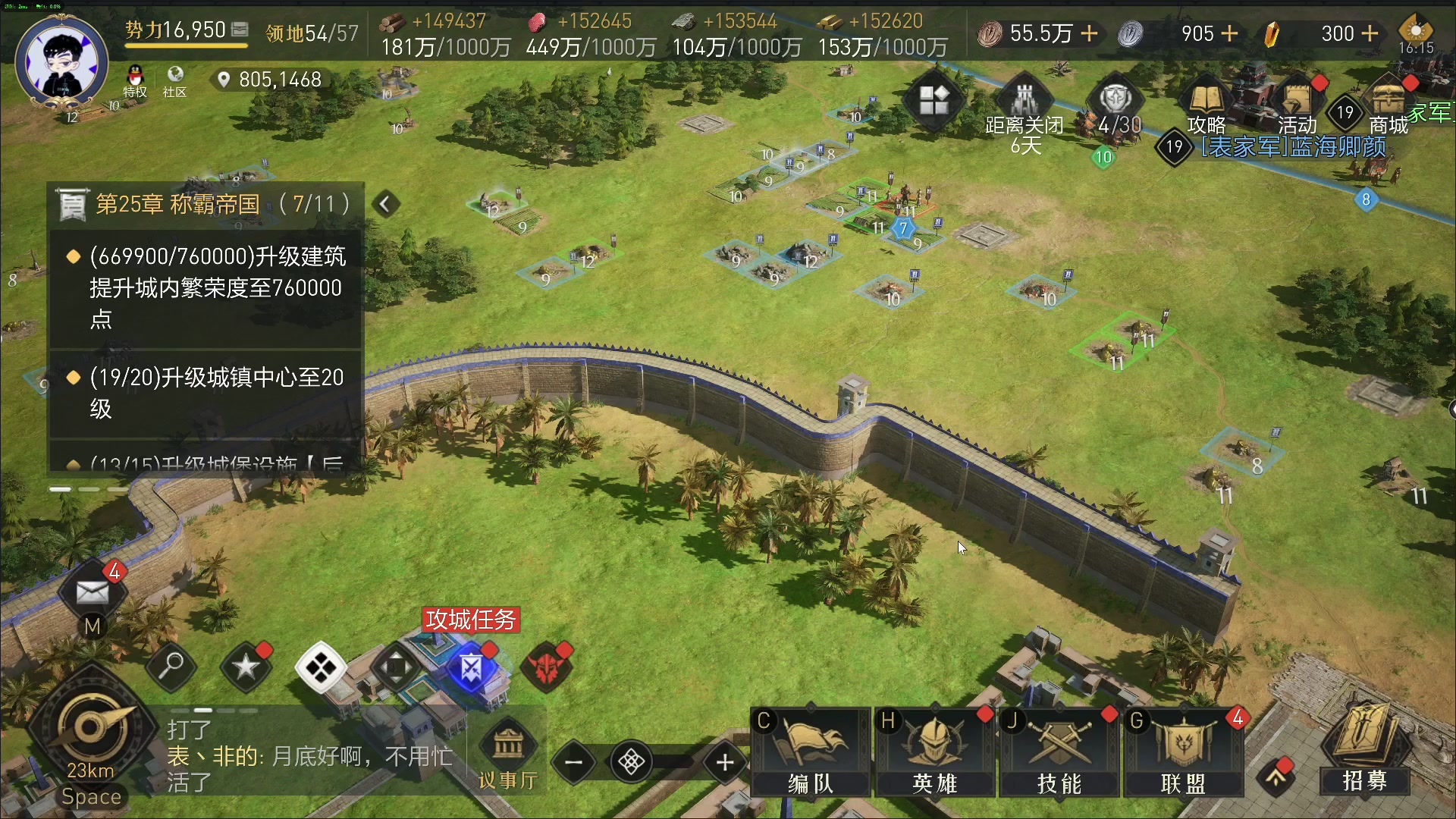Open the 商城 shop
This screenshot has width=1456, height=819.
[x=1388, y=108]
